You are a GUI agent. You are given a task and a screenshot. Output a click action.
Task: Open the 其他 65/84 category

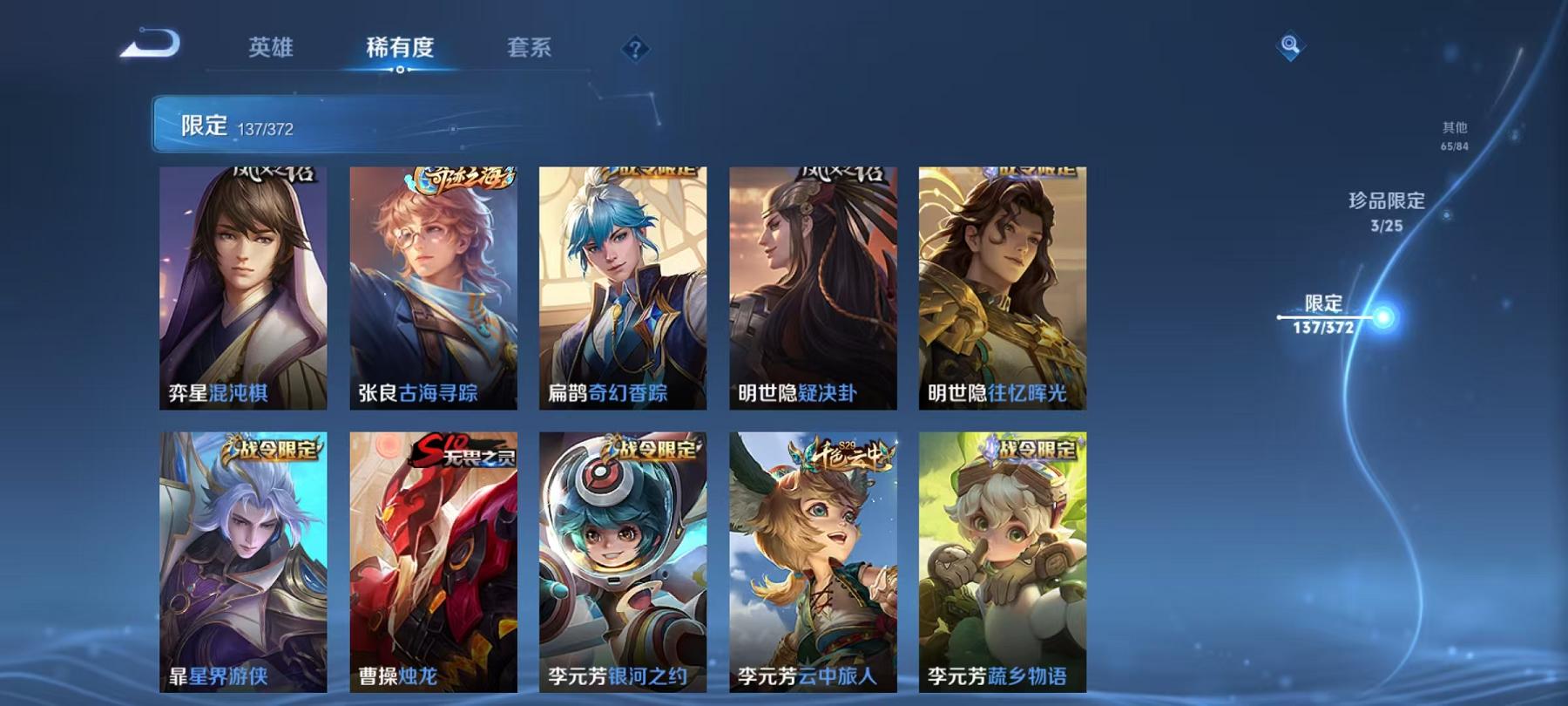(1453, 132)
